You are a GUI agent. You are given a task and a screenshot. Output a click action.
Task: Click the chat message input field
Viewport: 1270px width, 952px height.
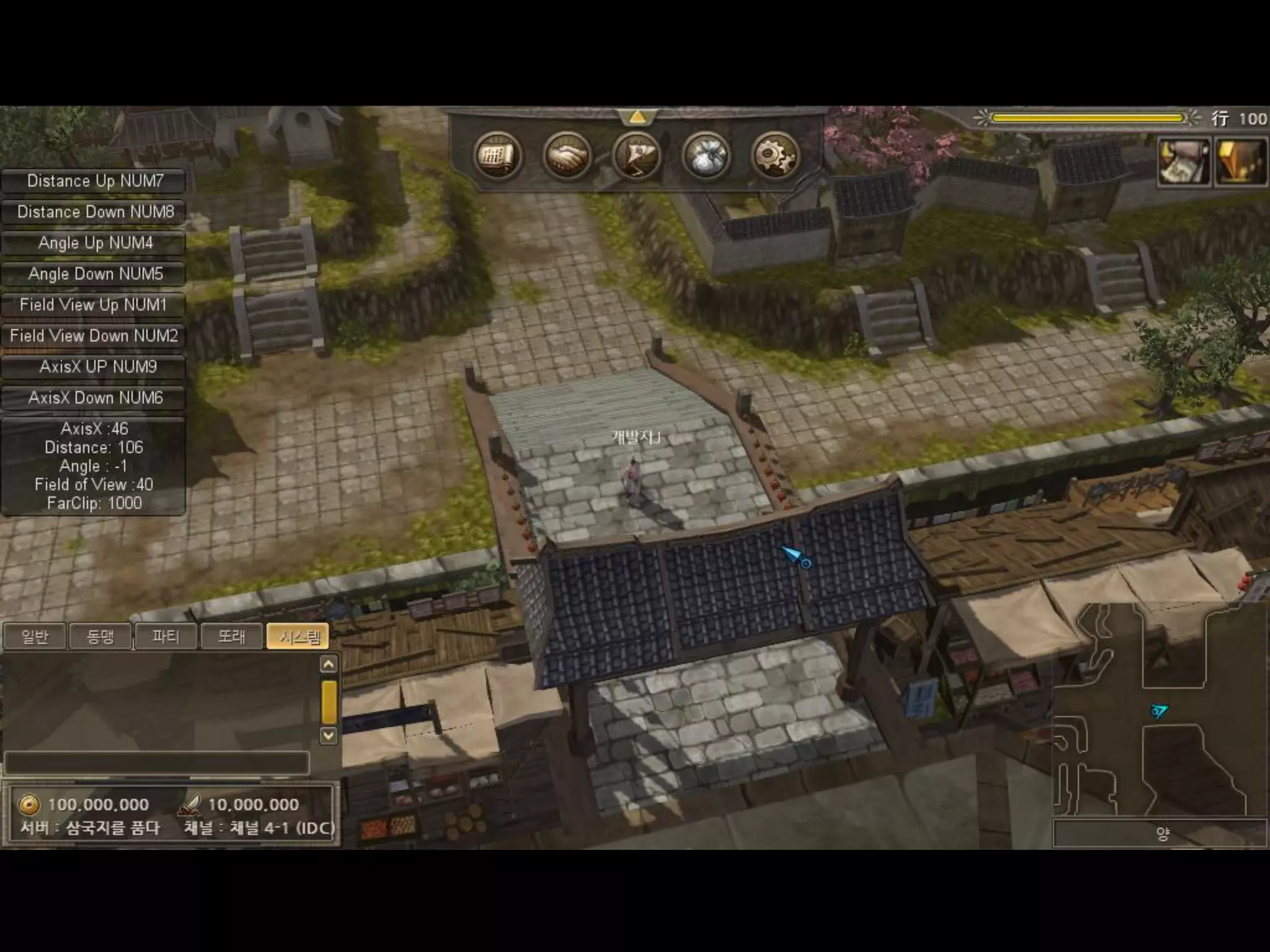[156, 763]
